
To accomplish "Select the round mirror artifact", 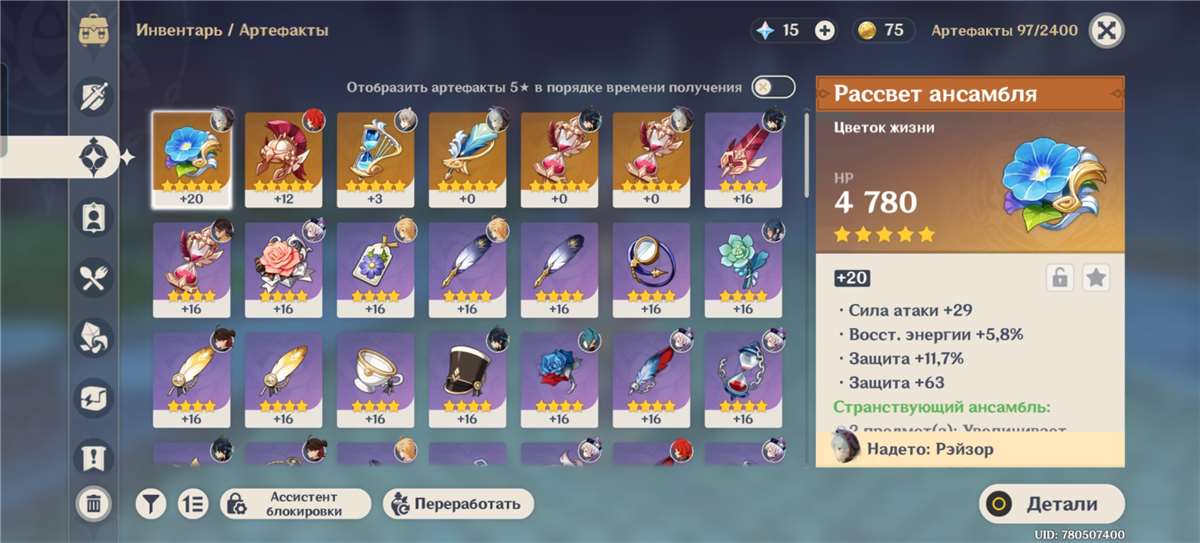I will tap(651, 269).
